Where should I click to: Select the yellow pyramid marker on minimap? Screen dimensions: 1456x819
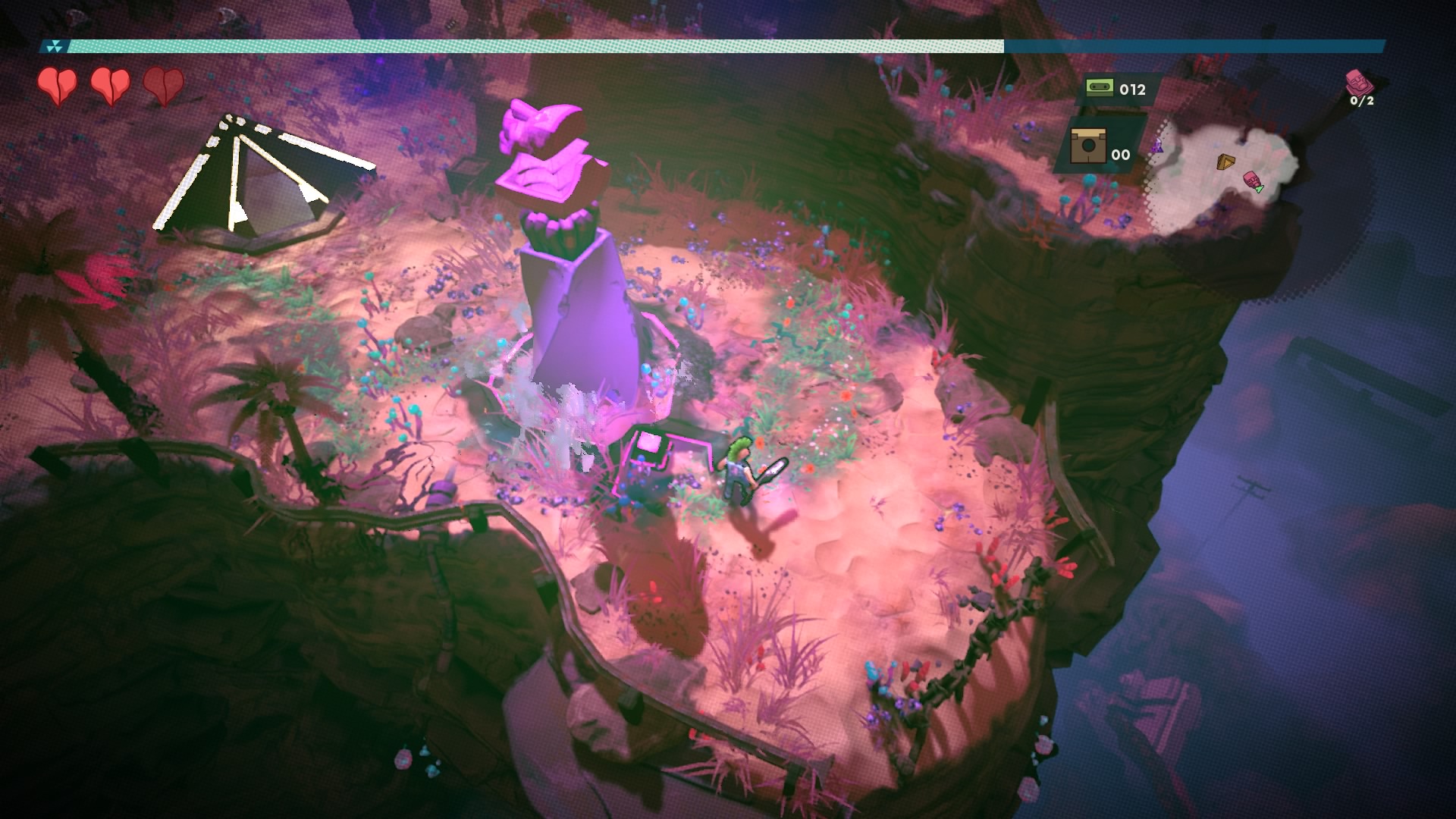pos(1225,162)
